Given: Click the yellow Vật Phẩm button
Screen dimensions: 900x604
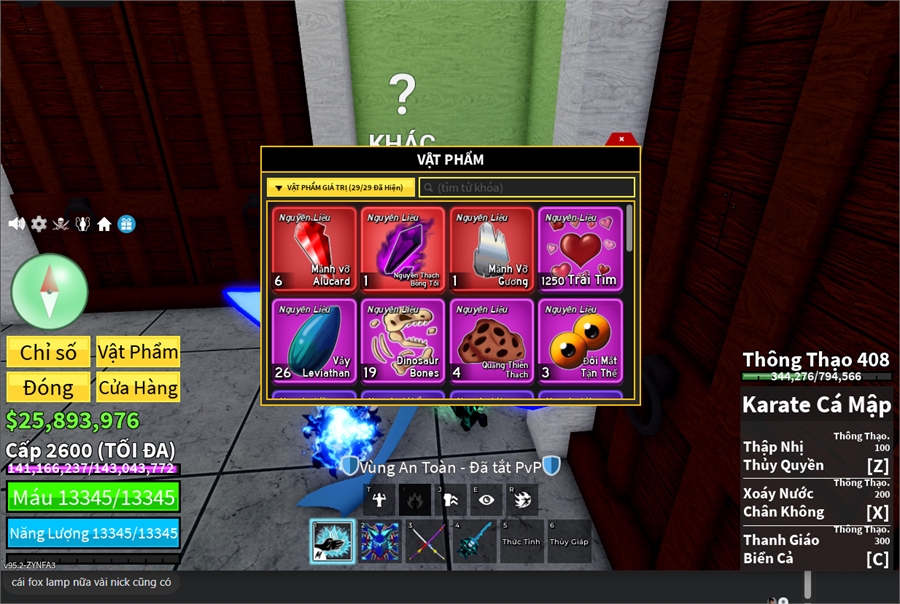Looking at the screenshot, I should (x=138, y=352).
